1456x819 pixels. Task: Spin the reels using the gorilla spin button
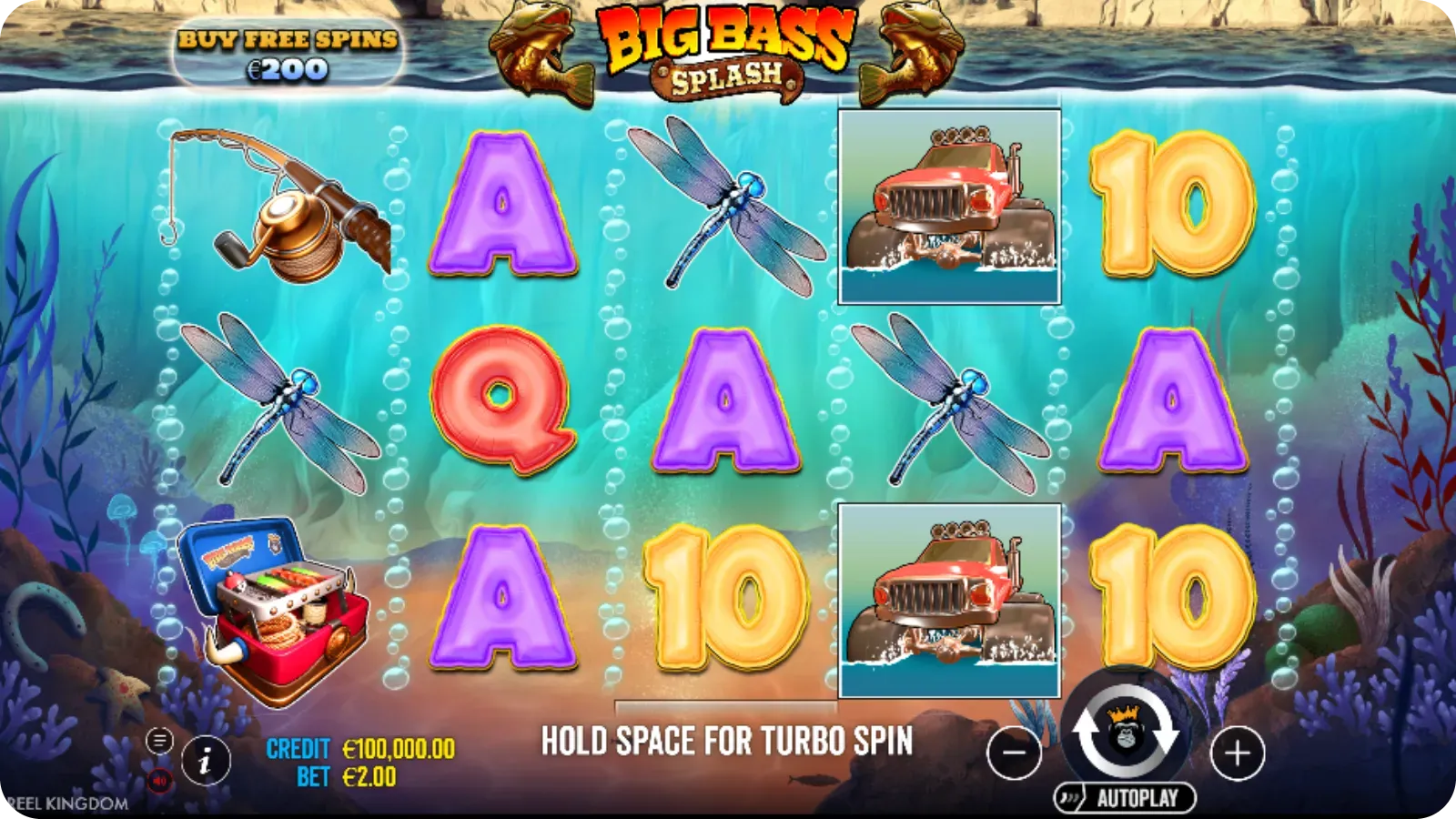click(1126, 739)
